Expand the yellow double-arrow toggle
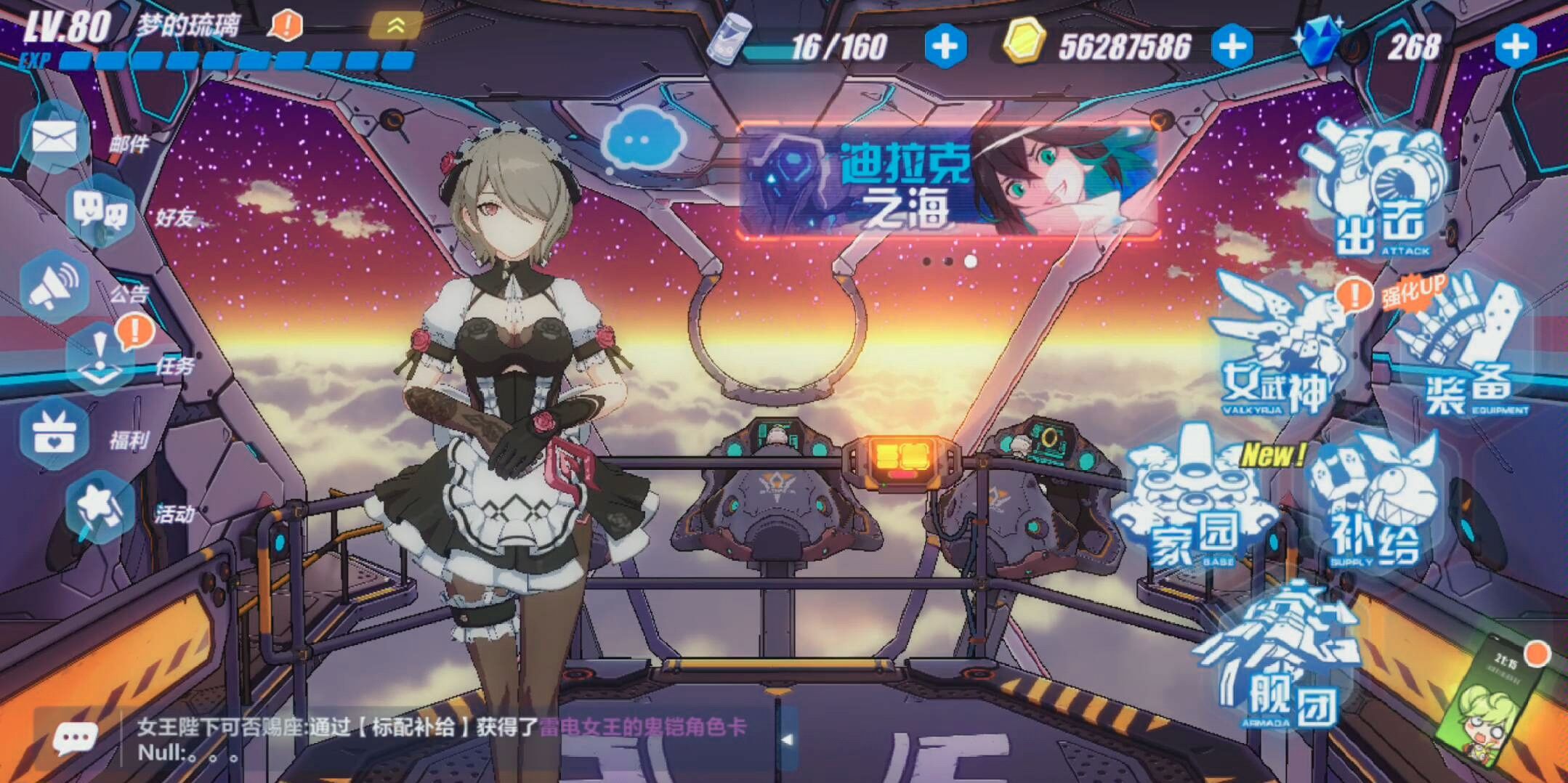This screenshot has width=1568, height=783. coord(395,26)
